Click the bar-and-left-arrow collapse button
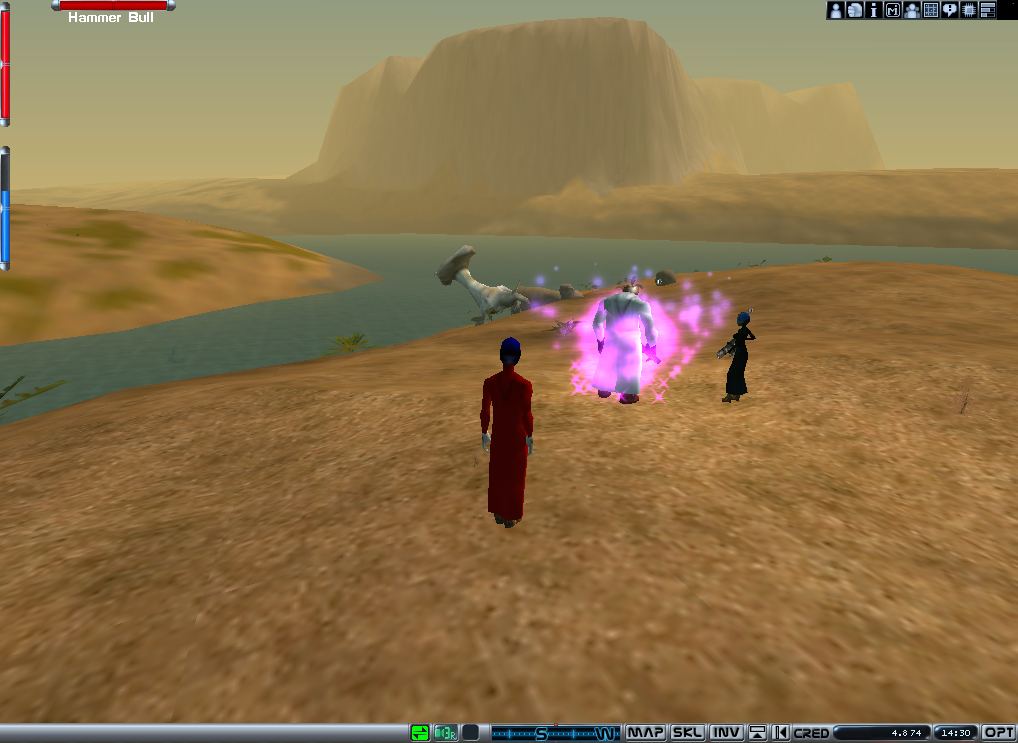This screenshot has width=1018, height=743. point(781,733)
